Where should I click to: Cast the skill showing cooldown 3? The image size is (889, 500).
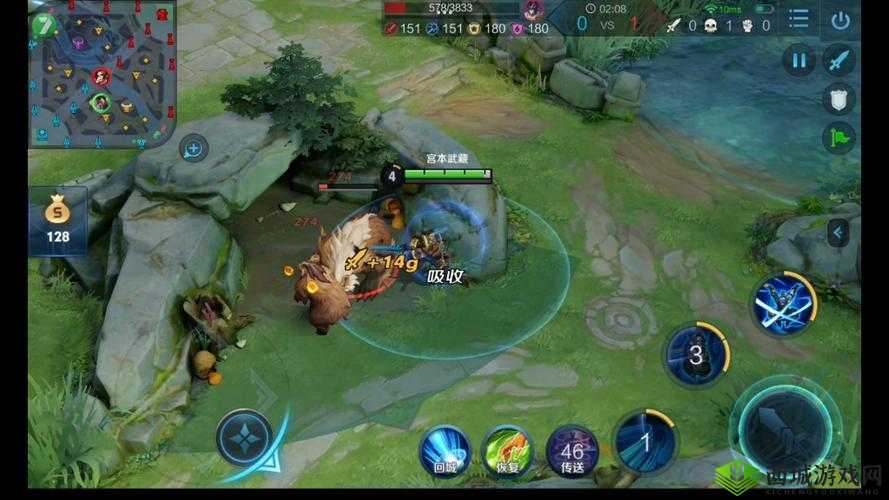click(x=697, y=354)
